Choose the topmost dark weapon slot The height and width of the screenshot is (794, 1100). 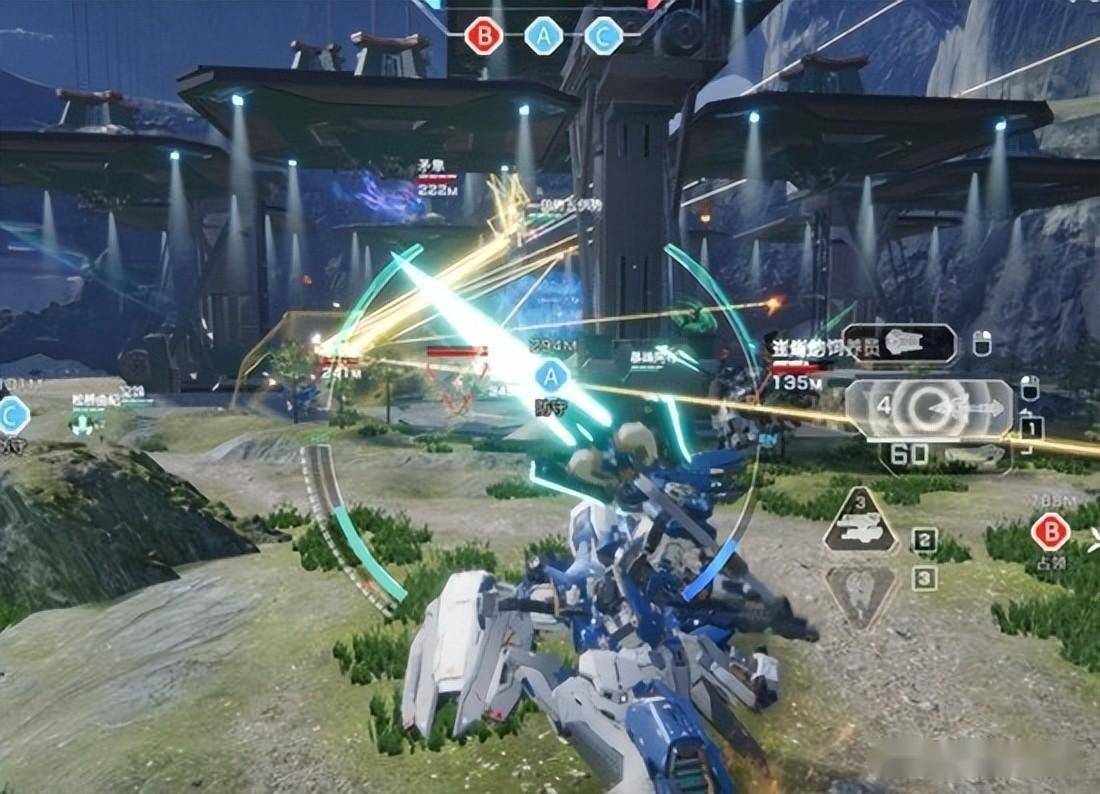tap(899, 343)
